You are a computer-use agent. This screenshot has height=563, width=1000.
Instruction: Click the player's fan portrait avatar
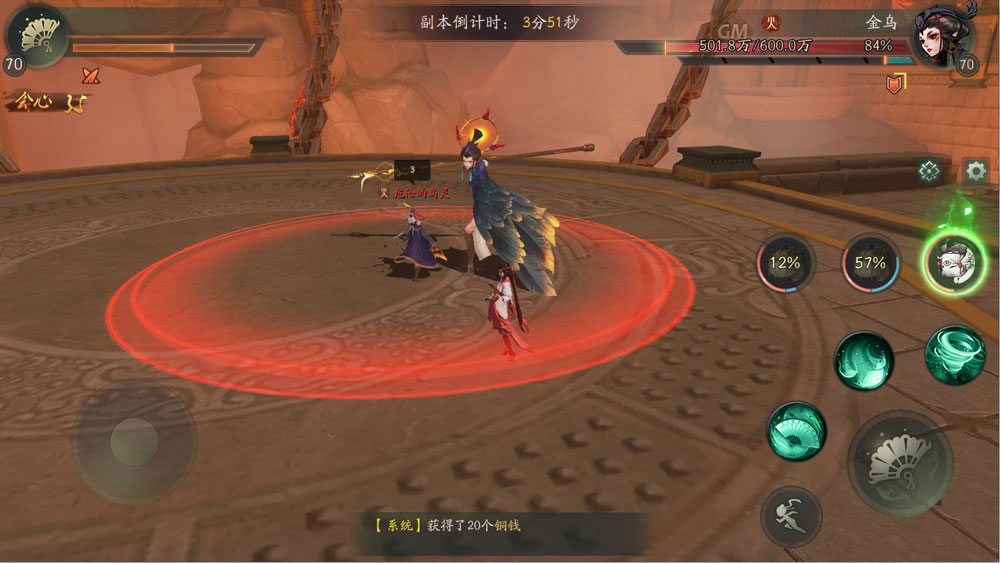click(x=37, y=36)
